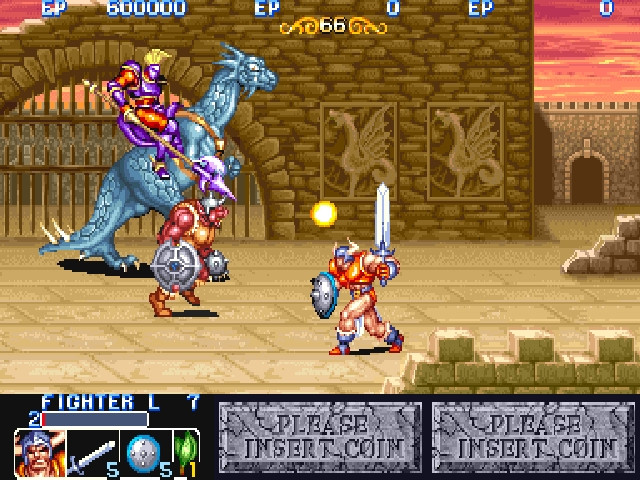The height and width of the screenshot is (480, 640).
Task: Click player two's Please Insert Coin panel
Action: (320, 437)
